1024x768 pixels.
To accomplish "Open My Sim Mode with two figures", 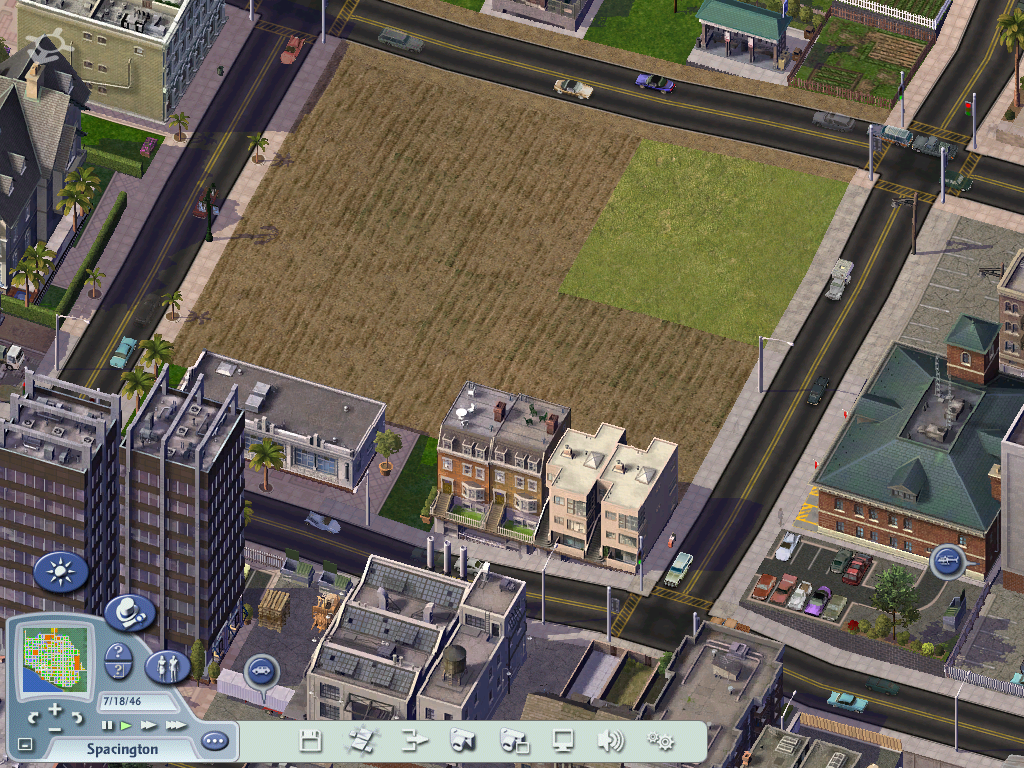I will (167, 666).
